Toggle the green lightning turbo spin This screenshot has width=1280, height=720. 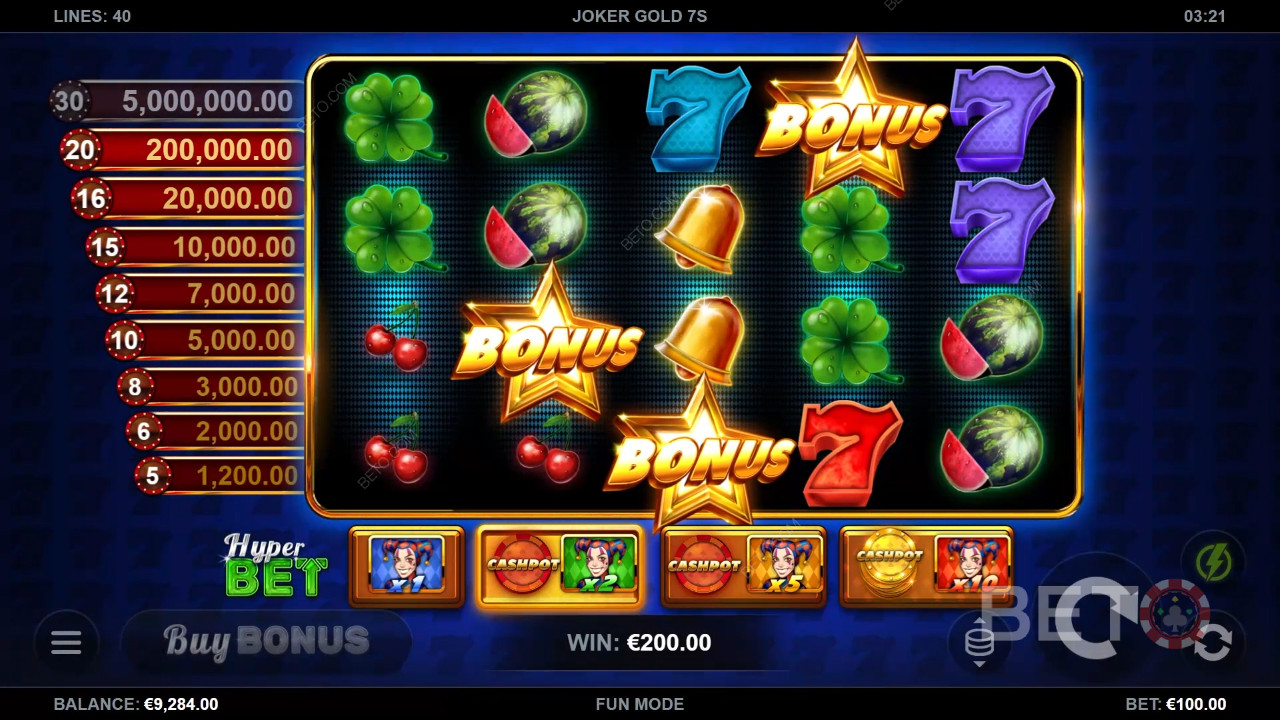[x=1213, y=564]
